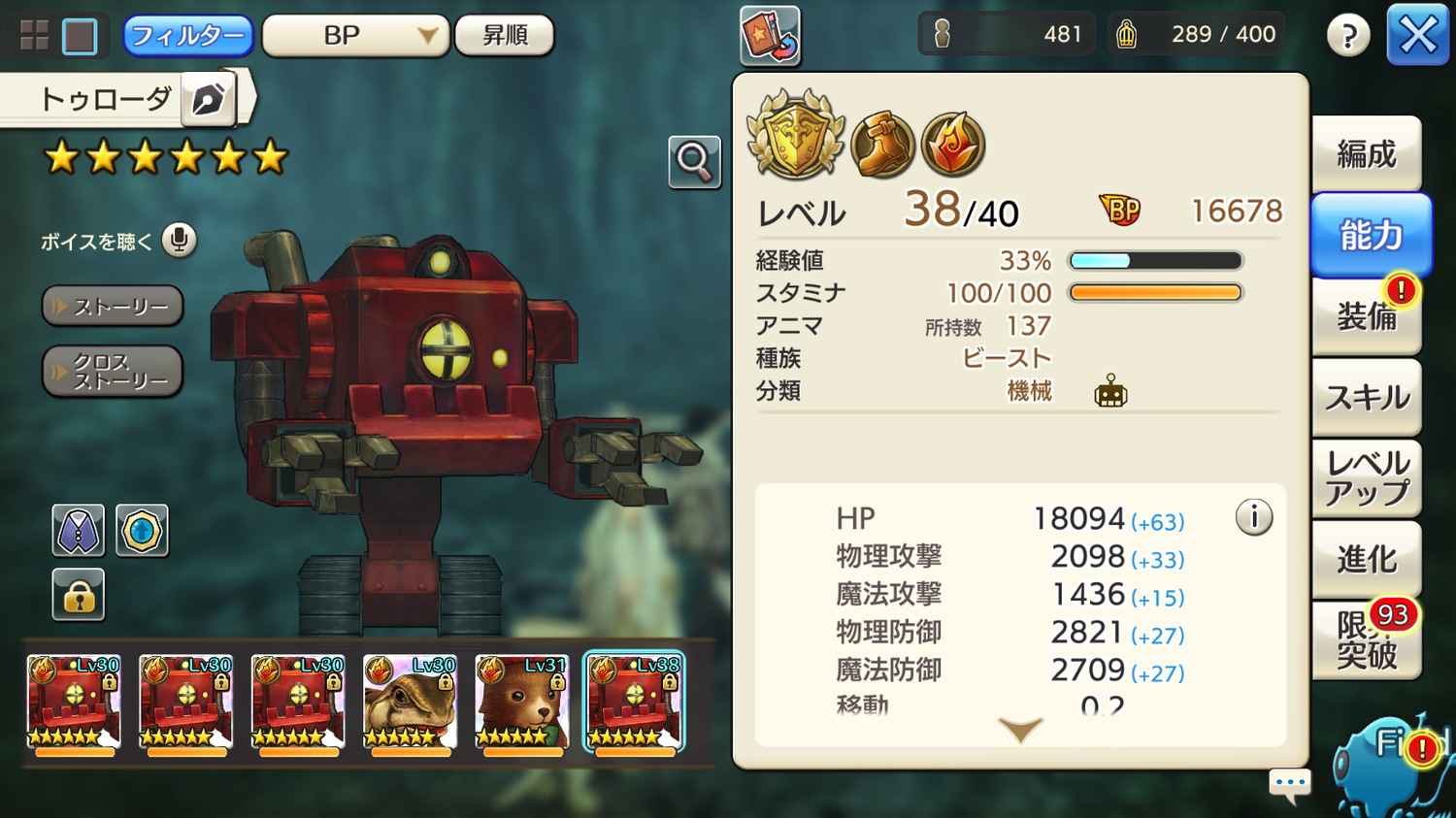The height and width of the screenshot is (818, 1456).
Task: Open the BP sort dropdown
Action: click(x=355, y=36)
